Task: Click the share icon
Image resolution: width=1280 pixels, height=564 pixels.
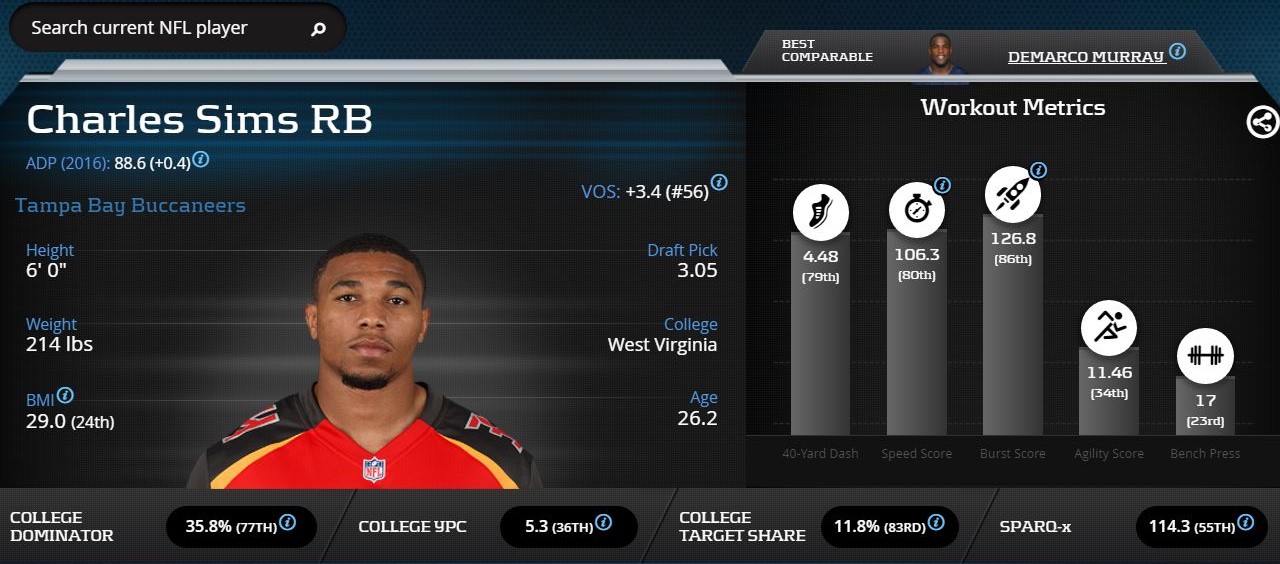Action: click(x=1262, y=122)
